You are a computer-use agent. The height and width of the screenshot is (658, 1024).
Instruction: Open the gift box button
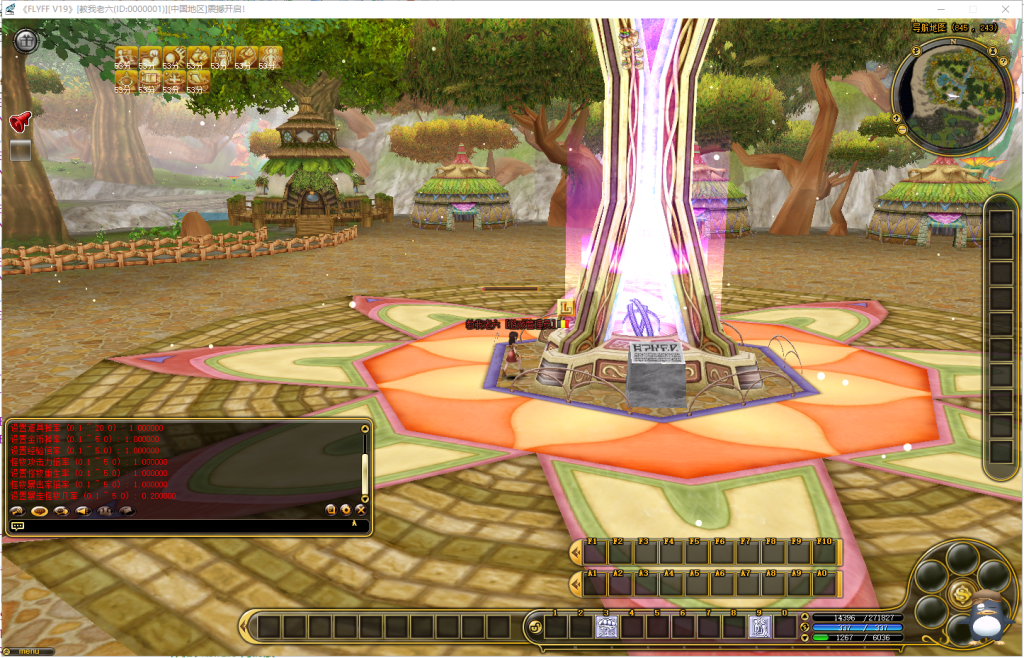pos(26,40)
